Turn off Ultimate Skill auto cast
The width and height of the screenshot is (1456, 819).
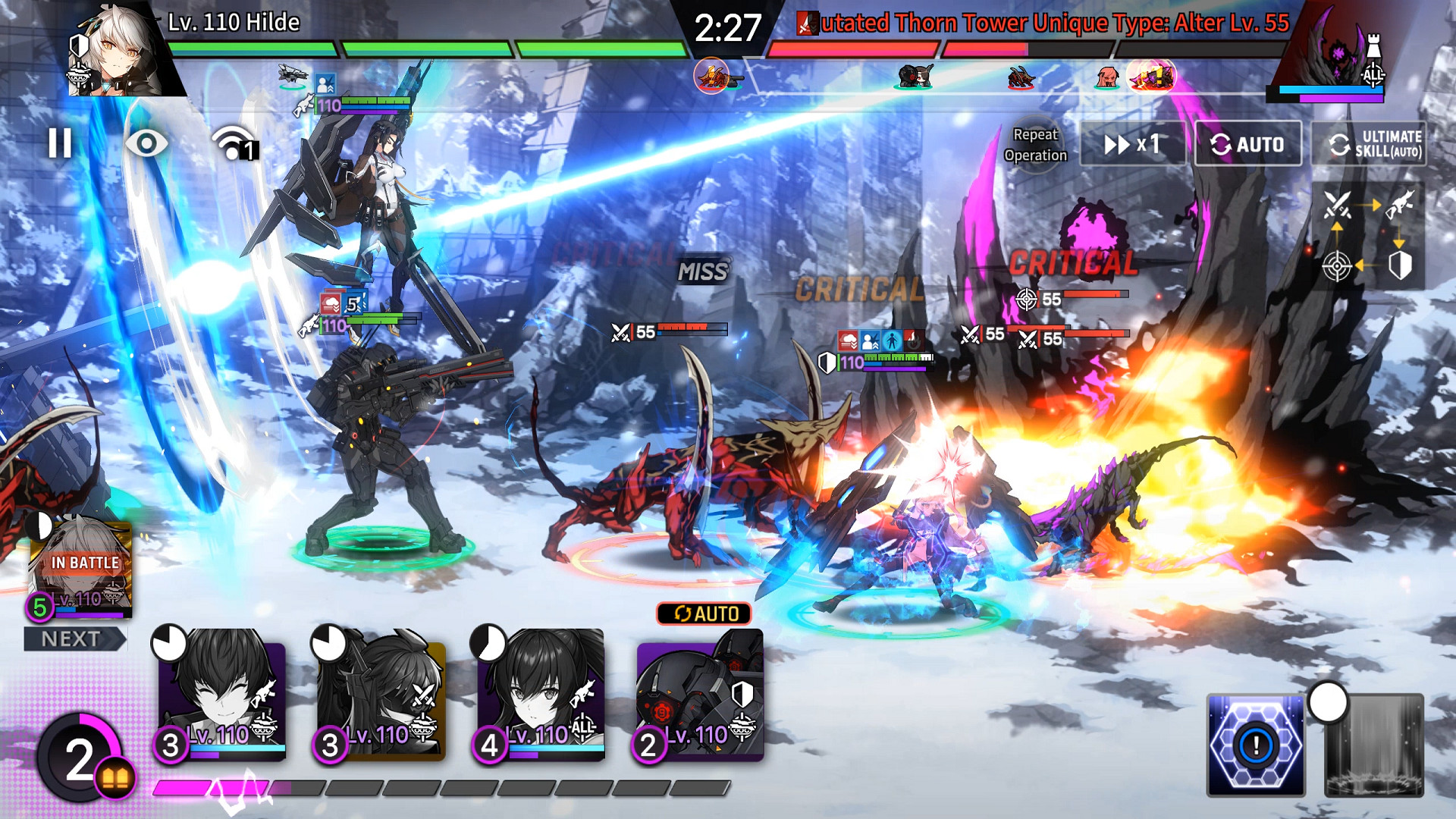(x=1377, y=143)
